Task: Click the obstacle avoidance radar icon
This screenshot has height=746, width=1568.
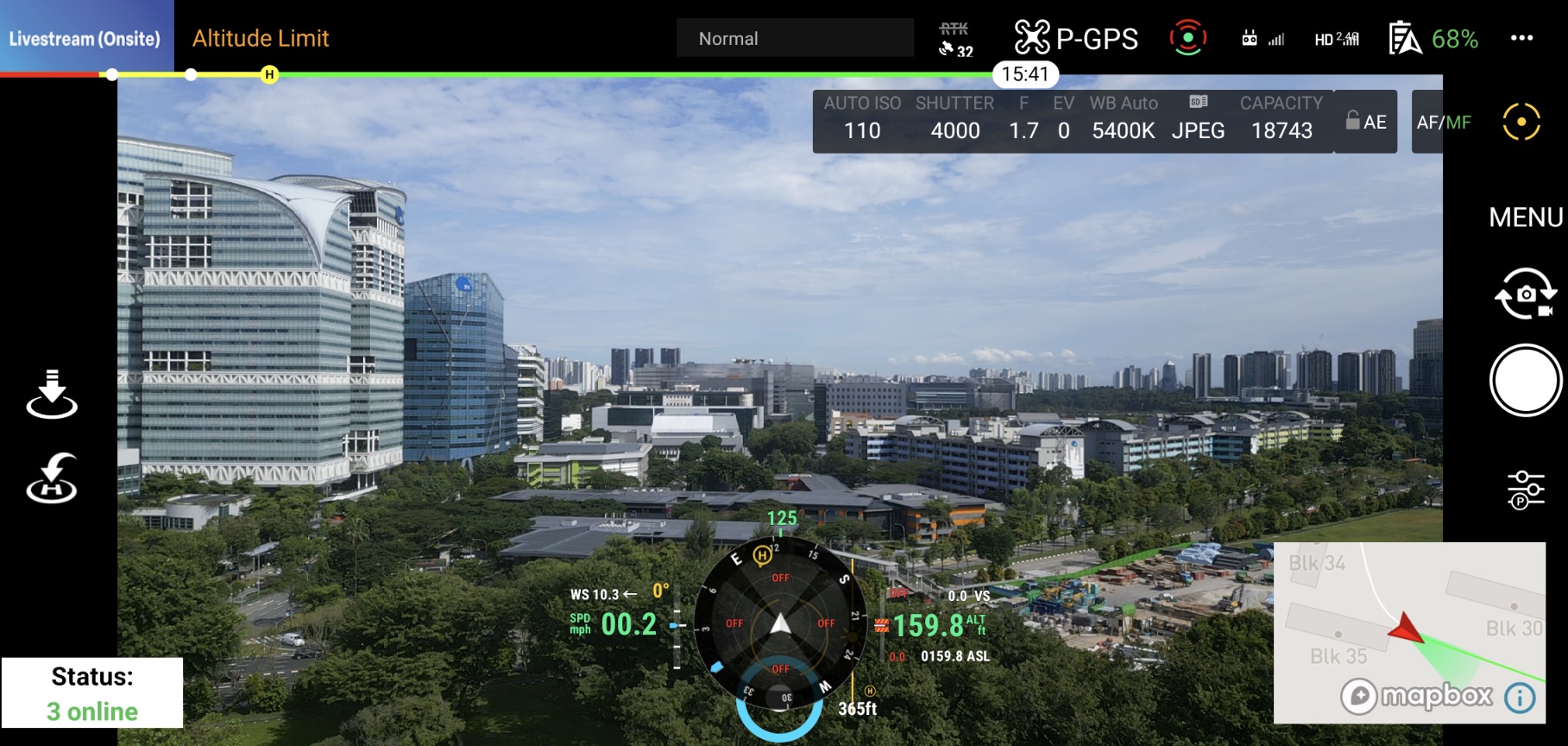Action: point(1189,37)
